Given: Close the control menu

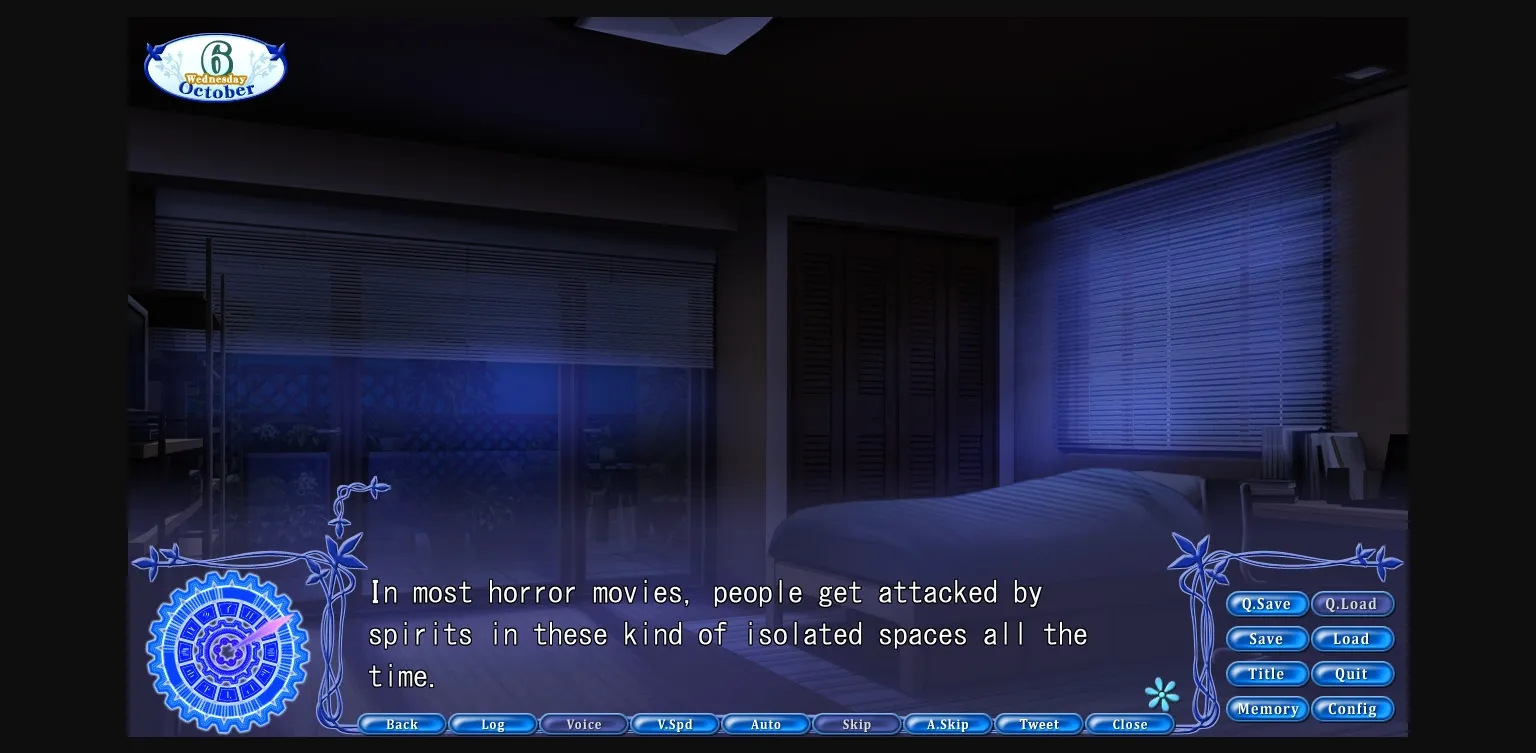Looking at the screenshot, I should coord(1130,724).
